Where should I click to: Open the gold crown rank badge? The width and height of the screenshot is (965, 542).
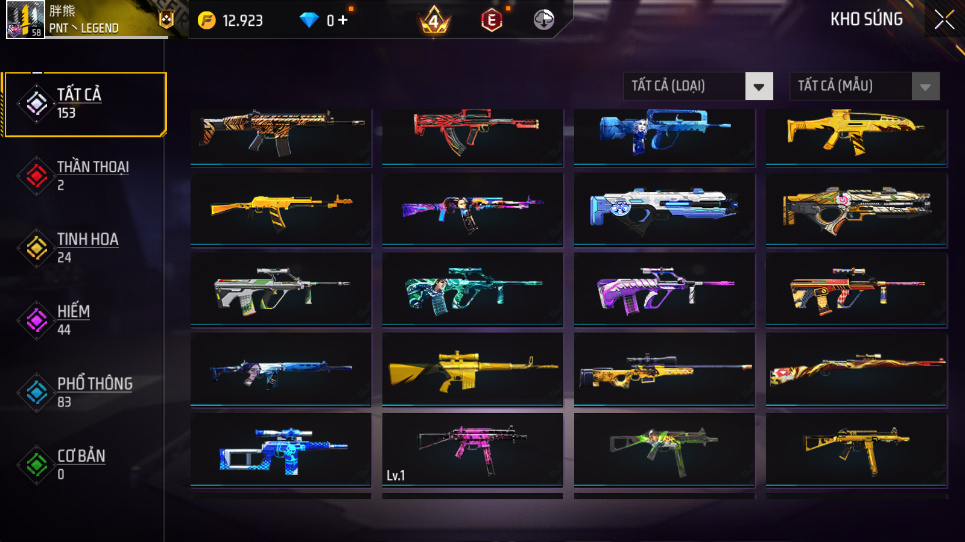click(x=433, y=20)
